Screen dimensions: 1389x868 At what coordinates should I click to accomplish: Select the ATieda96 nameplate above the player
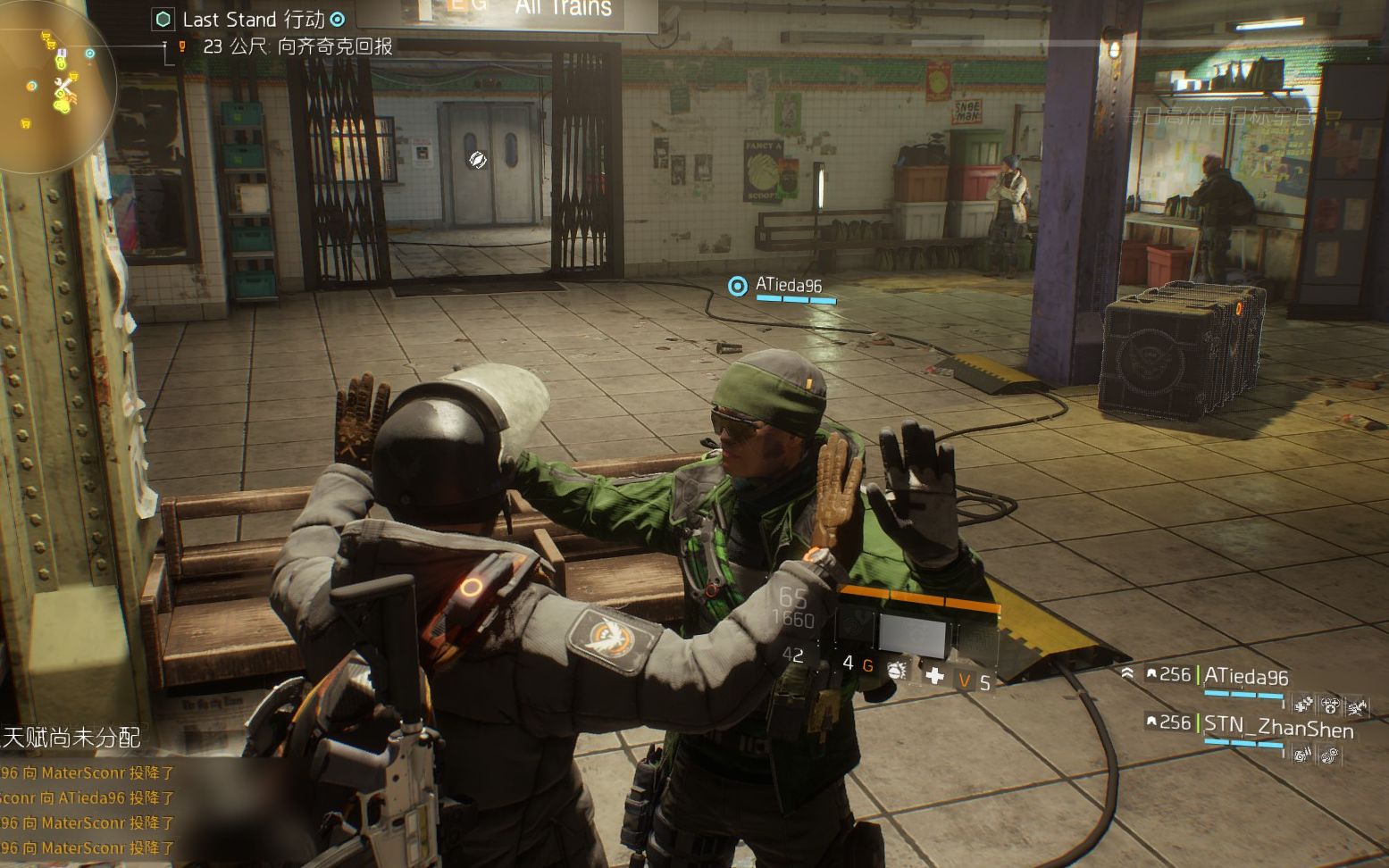788,286
